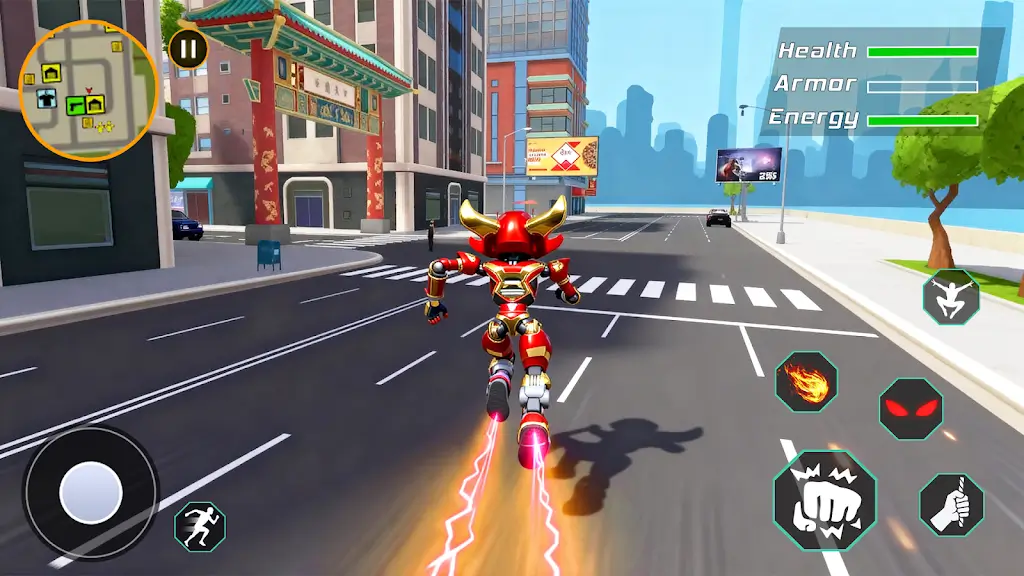The height and width of the screenshot is (576, 1024).
Task: Trigger the red laser eyes ability
Action: point(911,408)
